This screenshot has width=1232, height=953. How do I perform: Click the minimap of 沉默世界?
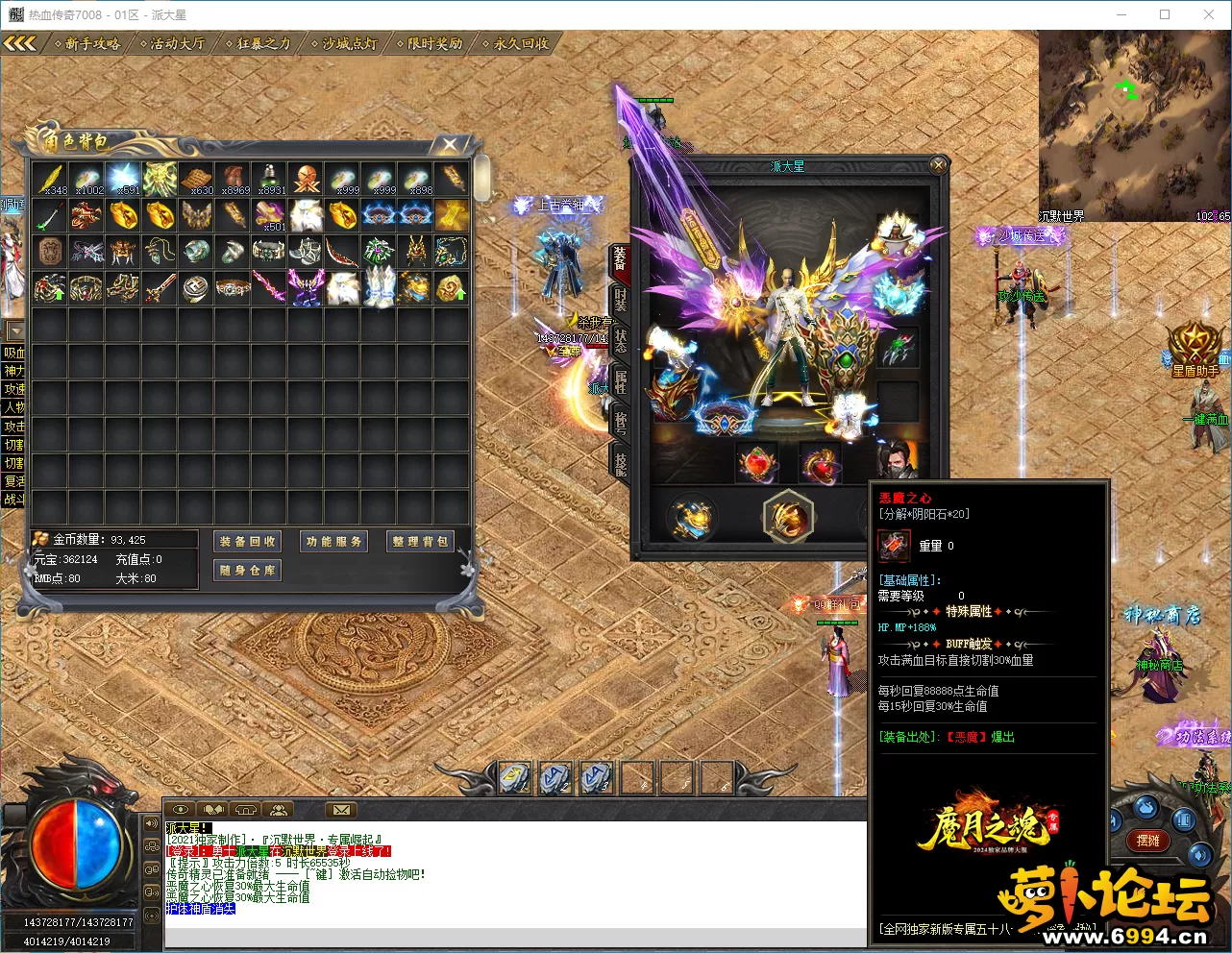coord(1133,126)
